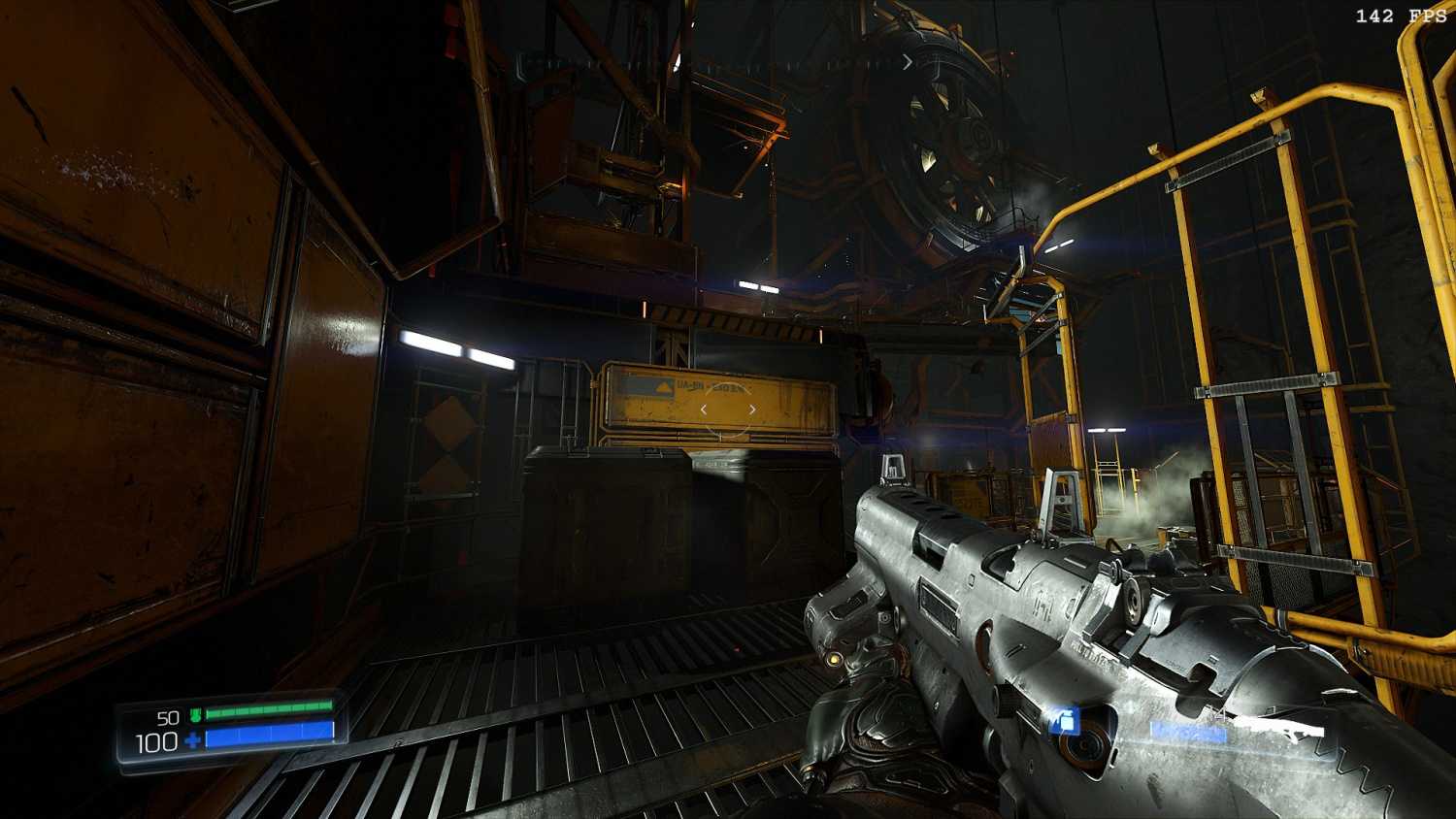Viewport: 1456px width, 819px height.
Task: Click the blue weapon mod icon
Action: pyautogui.click(x=1064, y=721)
